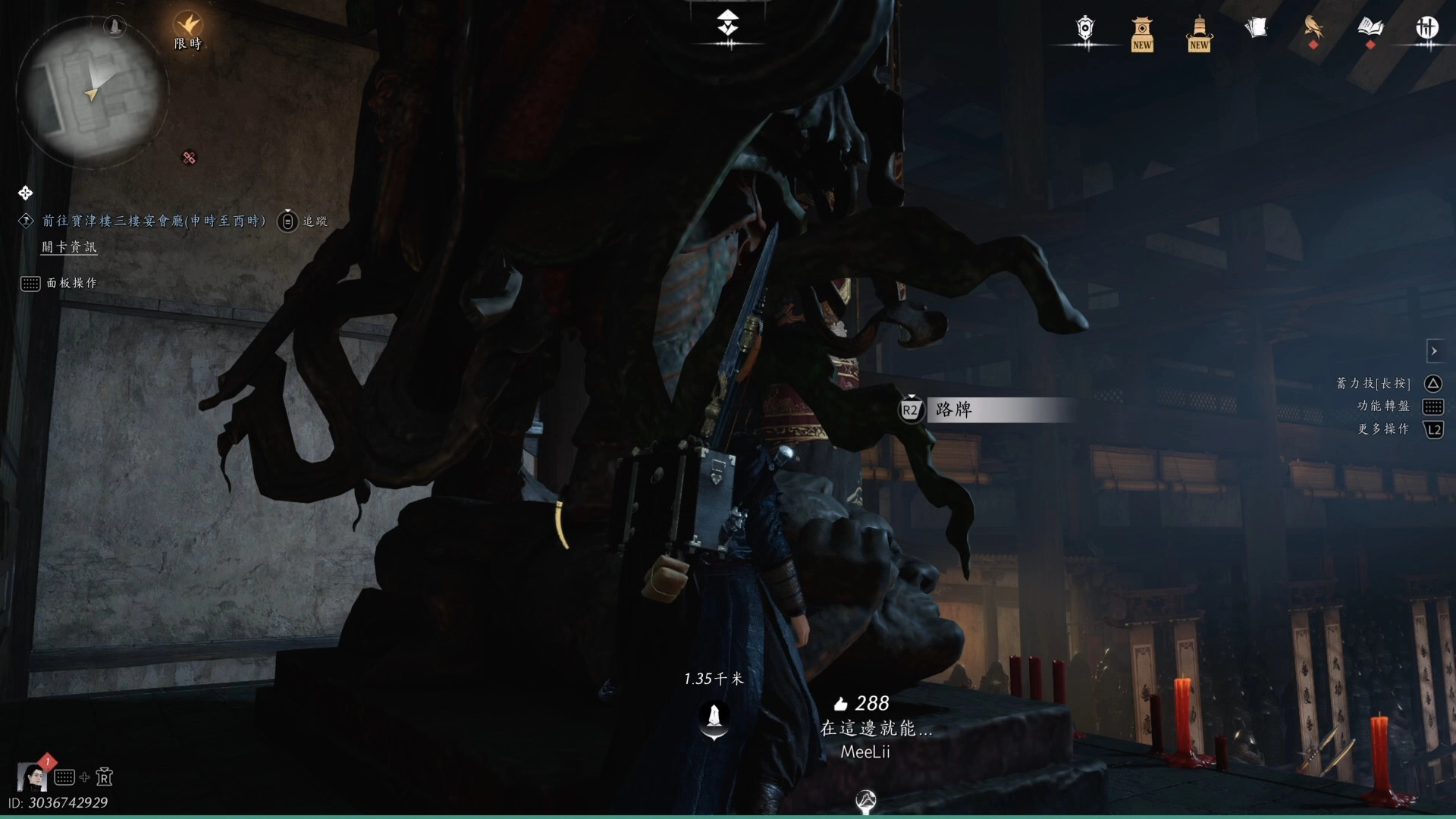Open the 關卡資訊 stage info link
This screenshot has width=1456, height=819.
(x=69, y=246)
